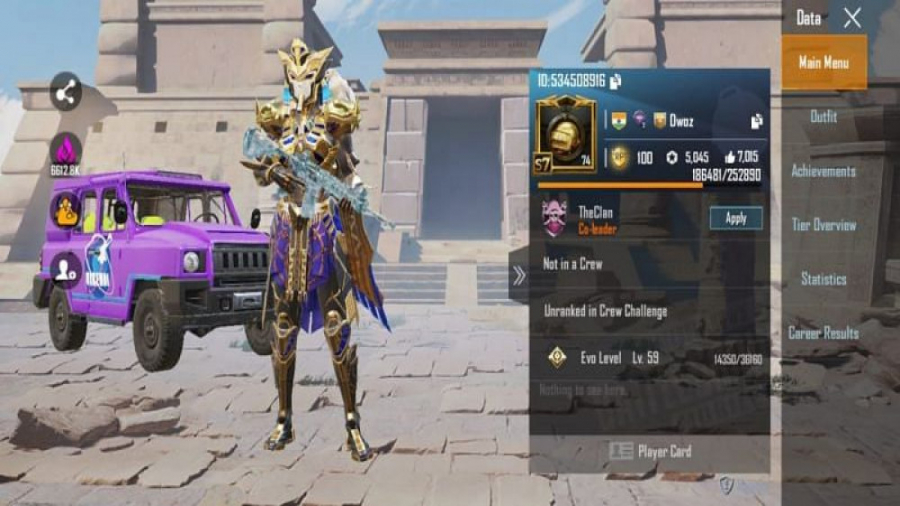Open the Achievements tab
The width and height of the screenshot is (900, 506).
(824, 171)
